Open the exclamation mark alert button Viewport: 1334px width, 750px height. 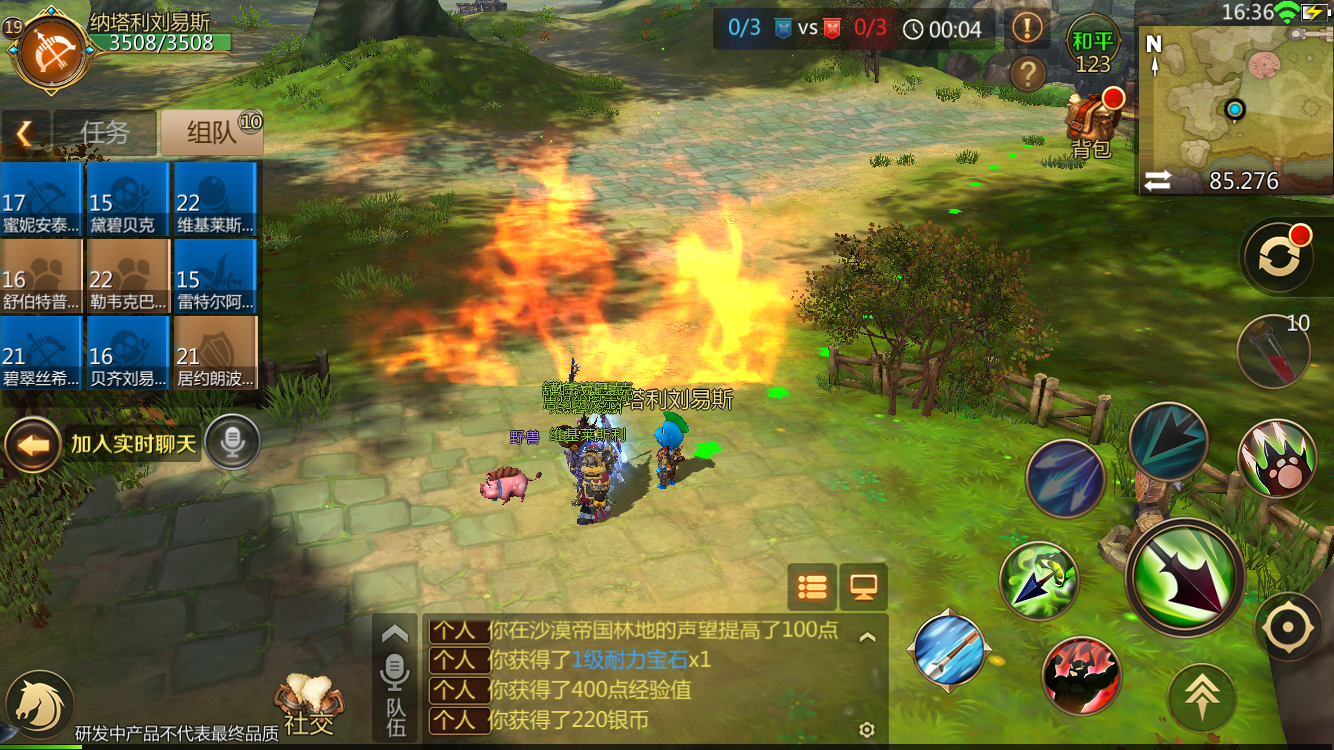point(1028,27)
